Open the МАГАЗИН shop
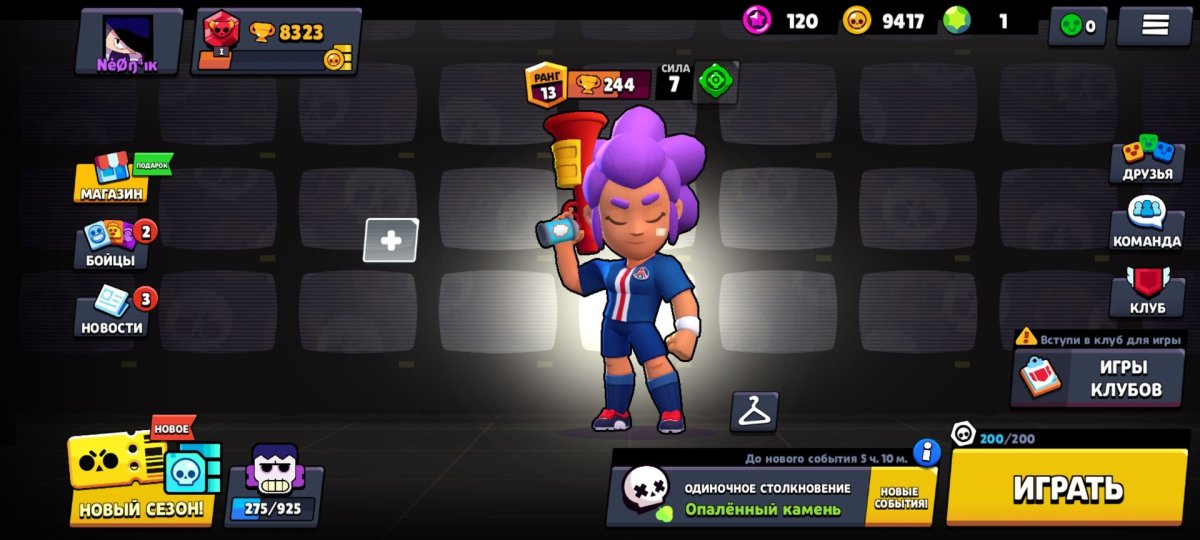The height and width of the screenshot is (540, 1200). pyautogui.click(x=113, y=180)
